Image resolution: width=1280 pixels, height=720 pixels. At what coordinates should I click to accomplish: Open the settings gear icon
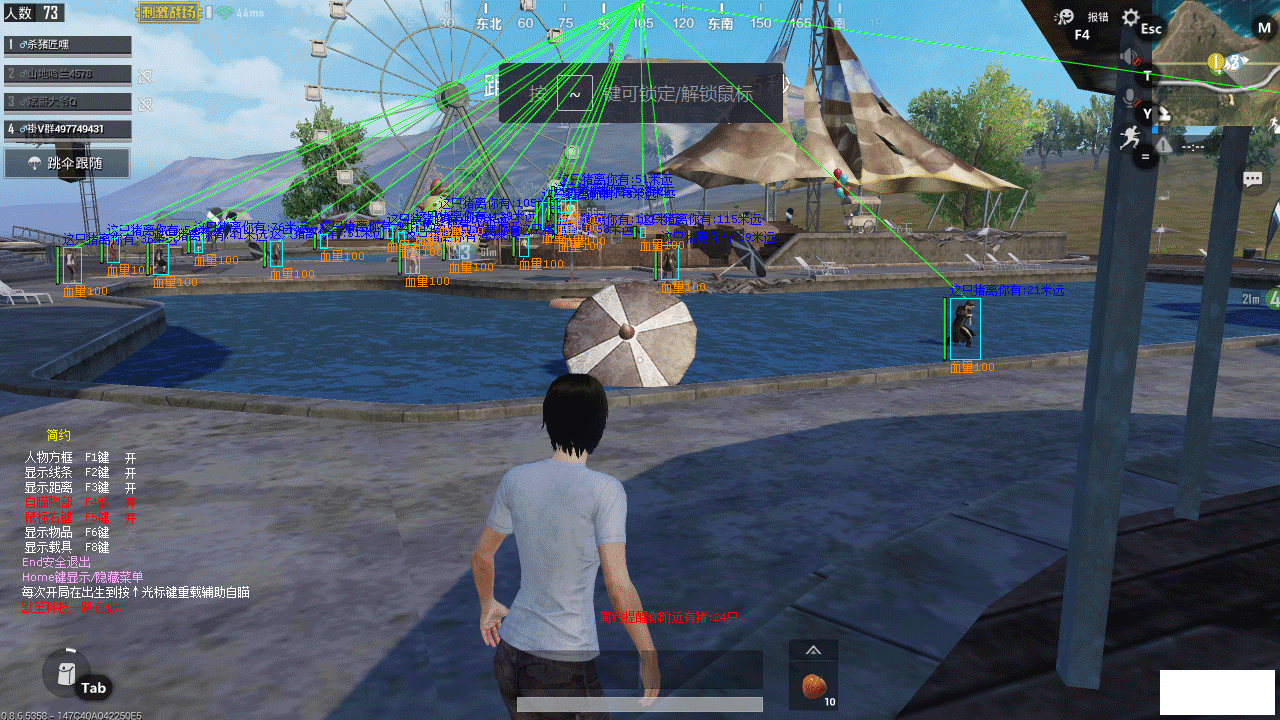click(x=1131, y=17)
